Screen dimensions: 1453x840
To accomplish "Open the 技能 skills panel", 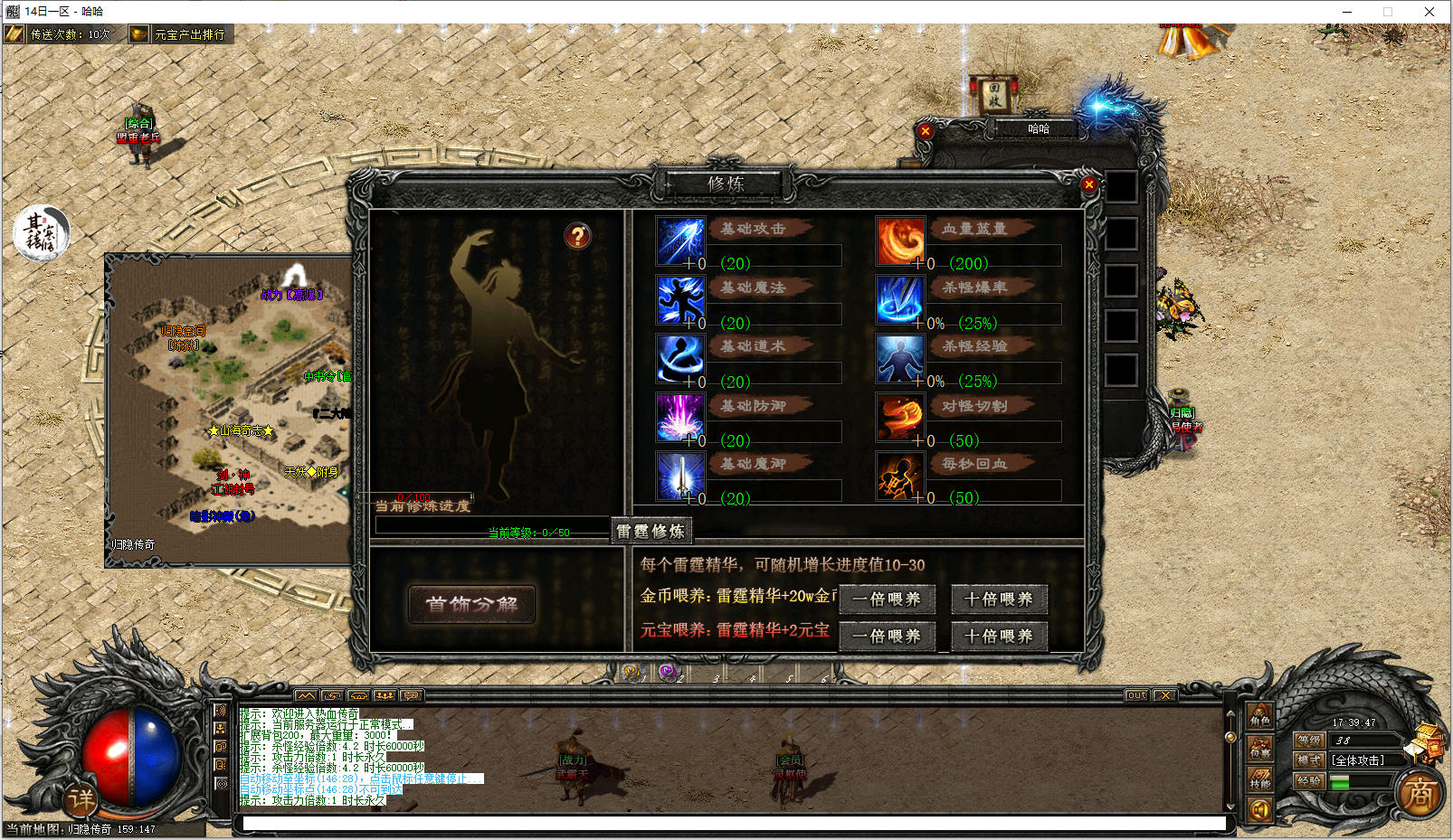I will pos(1259,779).
